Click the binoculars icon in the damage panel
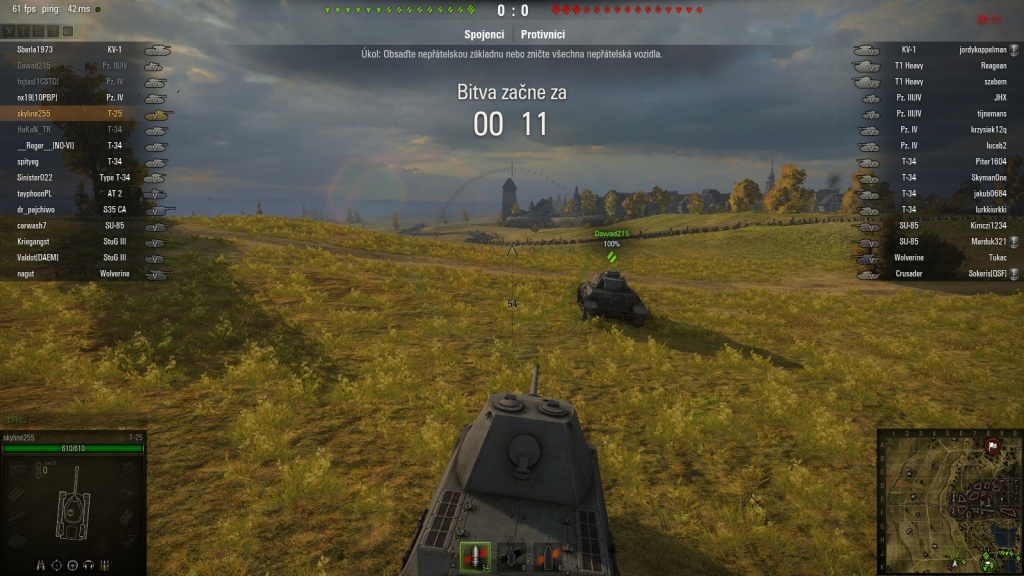1024x576 pixels. tap(41, 565)
